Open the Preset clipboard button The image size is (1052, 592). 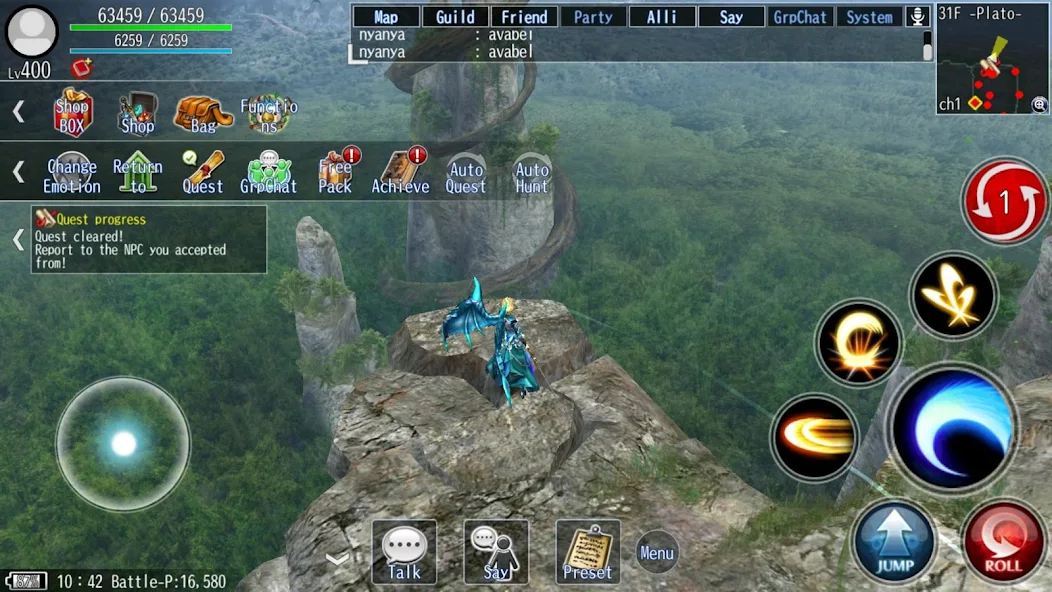click(x=588, y=552)
